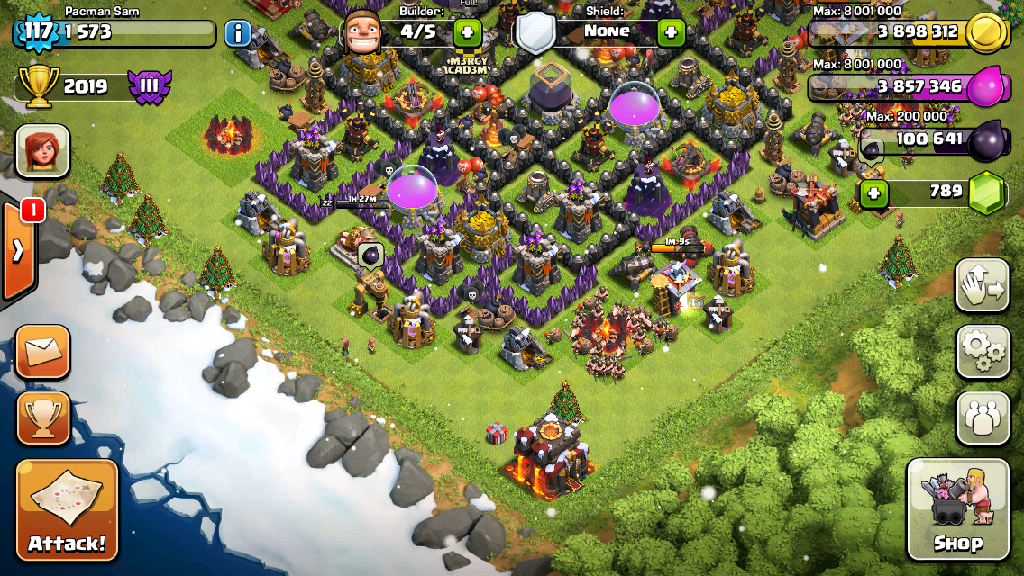
Task: Tap the Attack! button
Action: coord(67,510)
